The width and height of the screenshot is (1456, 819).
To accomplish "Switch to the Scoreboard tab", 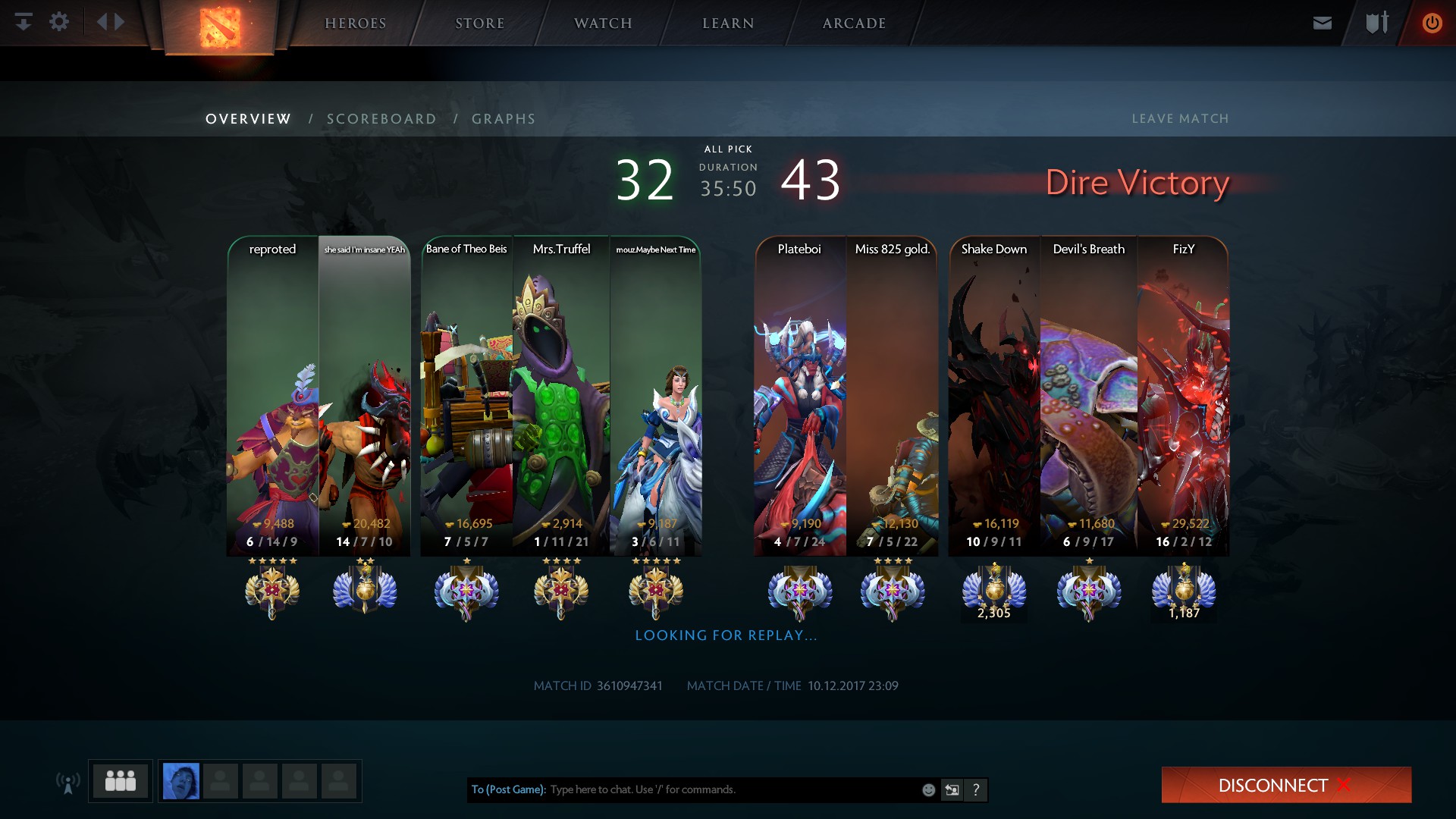I will tap(381, 119).
